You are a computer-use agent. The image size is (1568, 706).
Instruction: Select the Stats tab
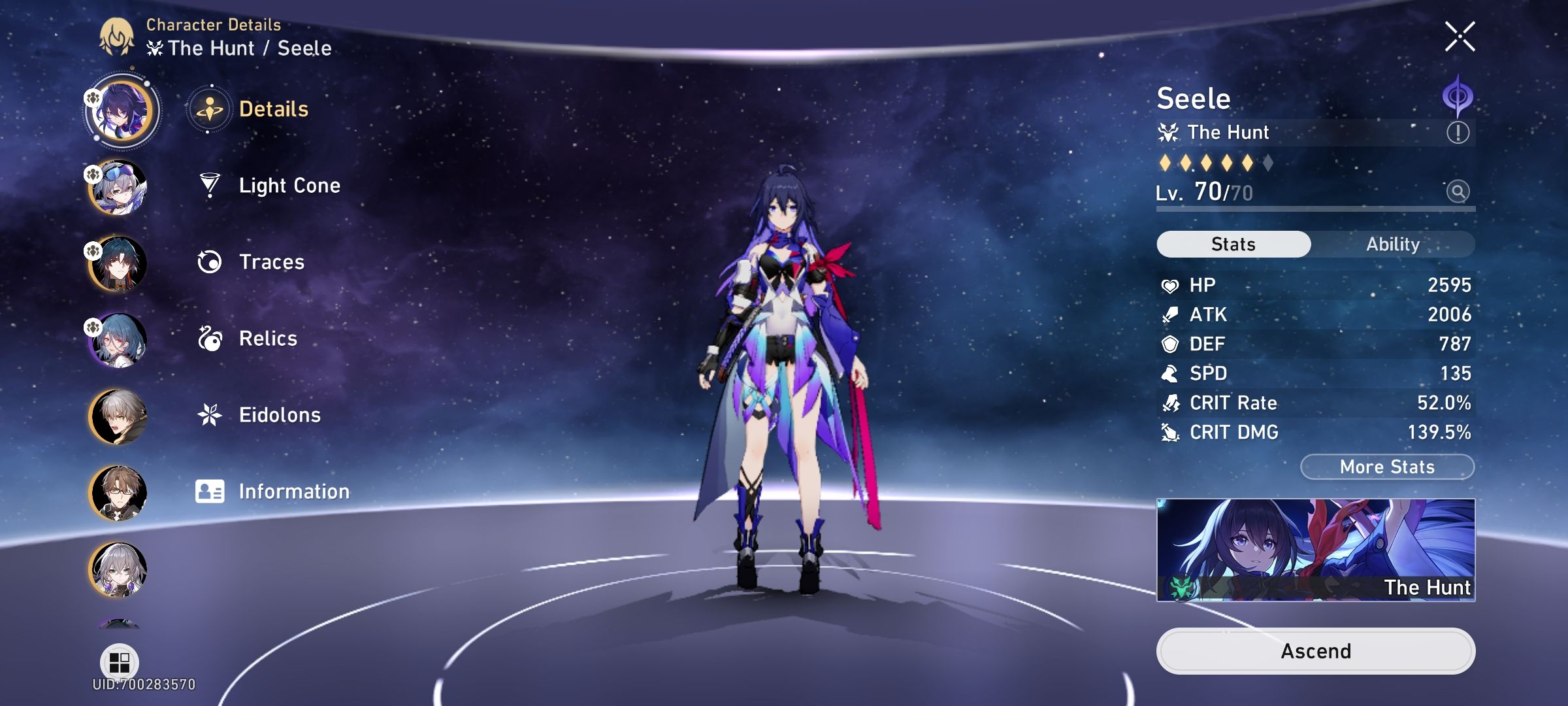point(1233,244)
